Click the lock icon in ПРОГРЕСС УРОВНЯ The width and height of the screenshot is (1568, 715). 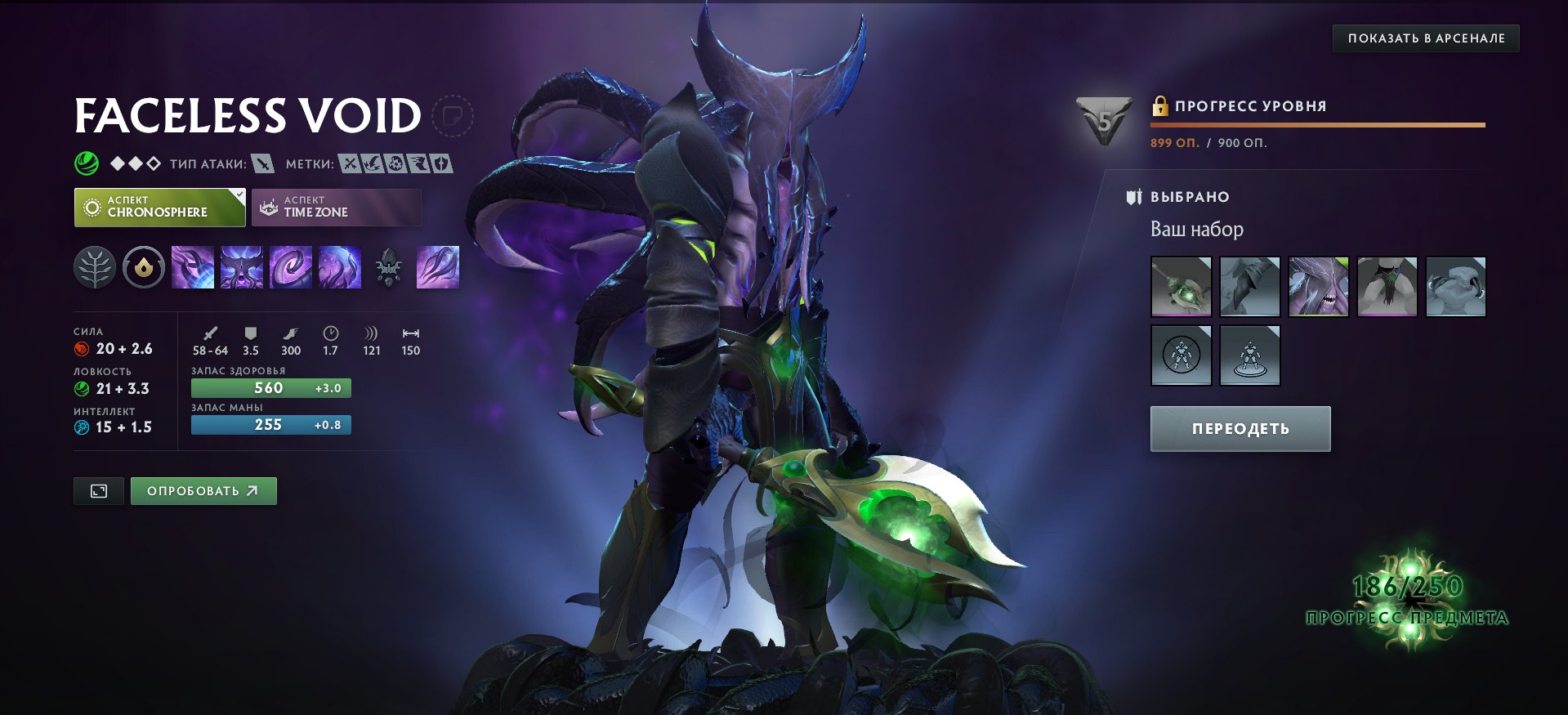coord(1160,106)
